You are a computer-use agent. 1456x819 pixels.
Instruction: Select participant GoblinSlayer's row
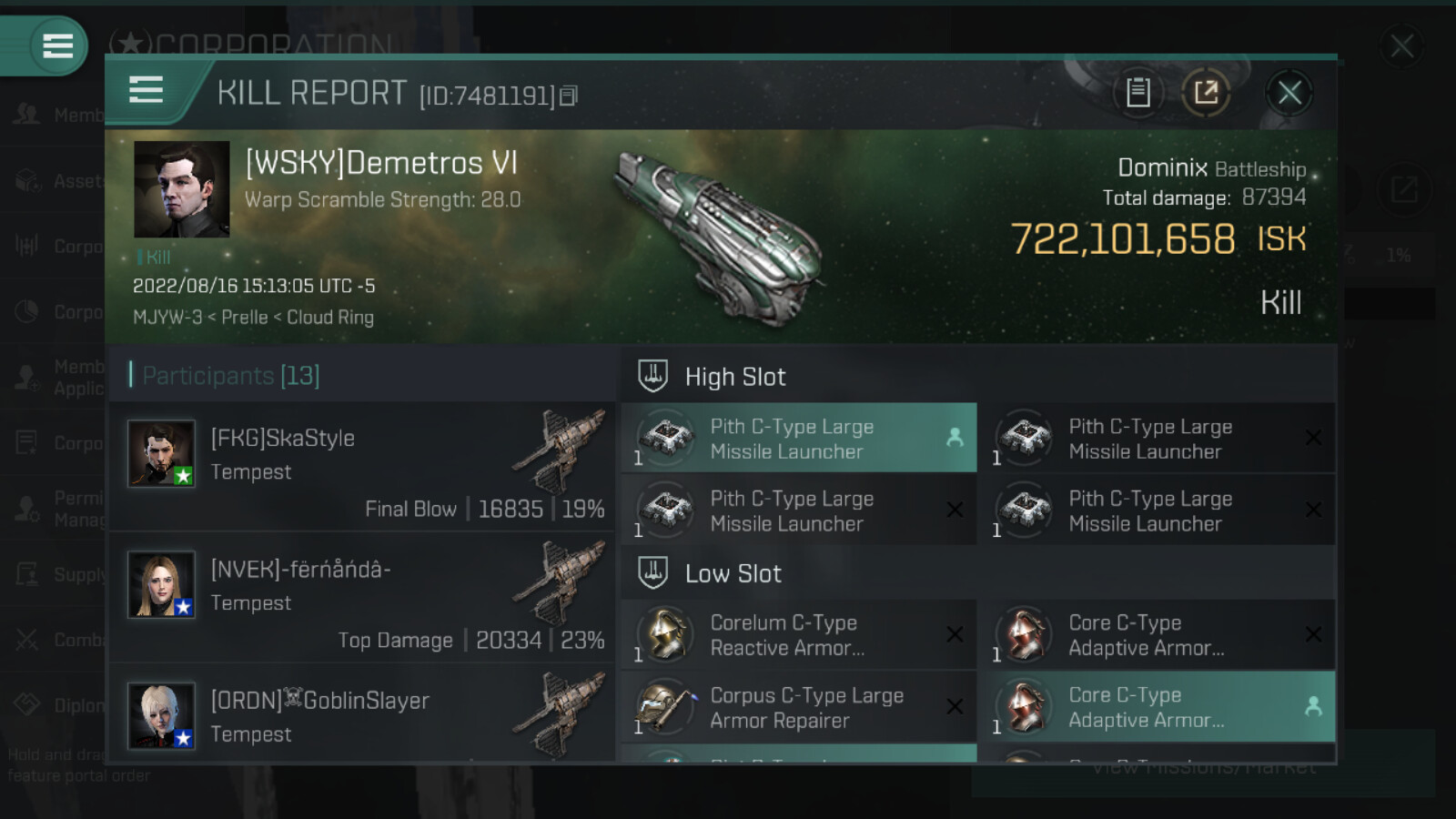pyautogui.click(x=364, y=715)
